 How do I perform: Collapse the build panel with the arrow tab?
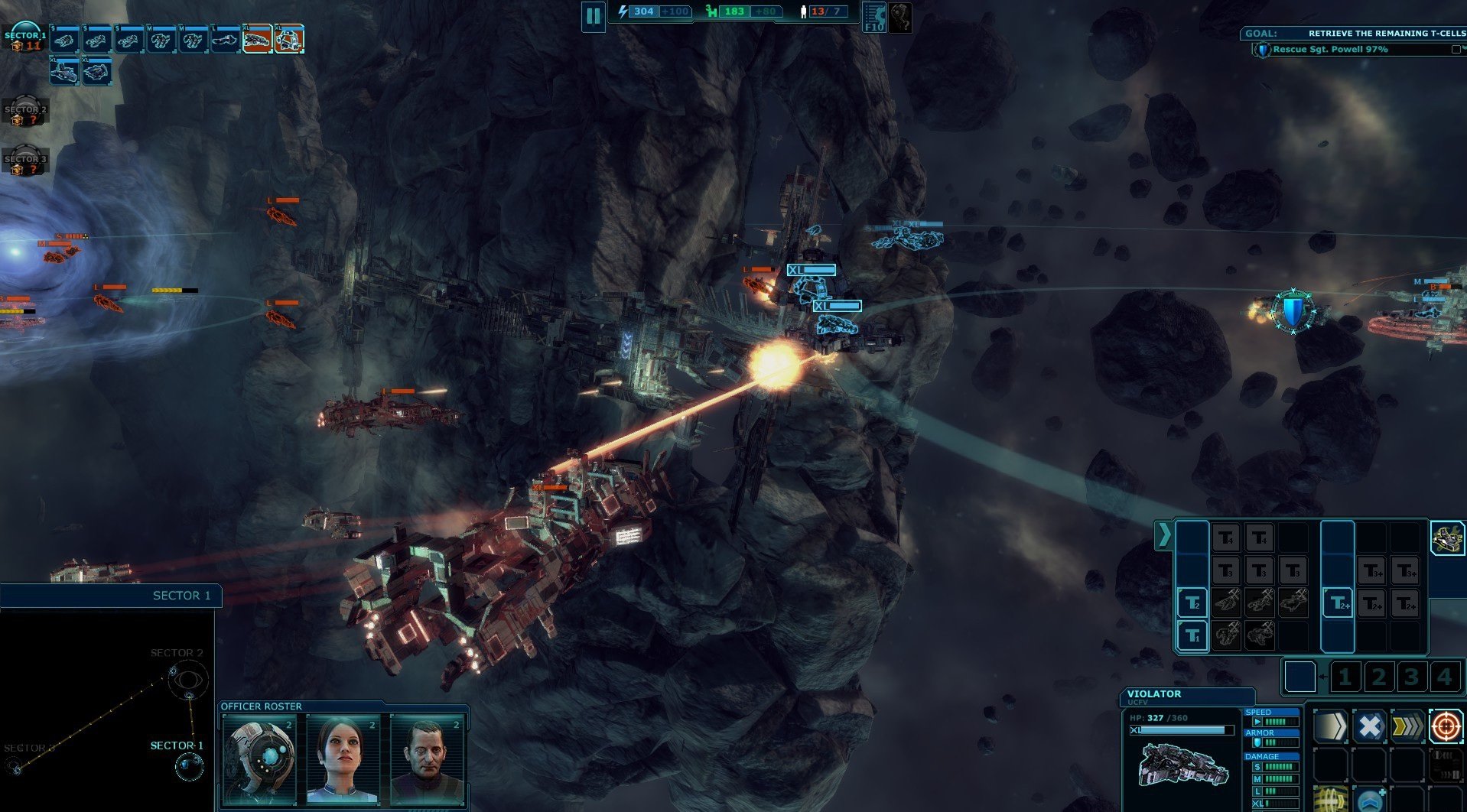click(1163, 535)
